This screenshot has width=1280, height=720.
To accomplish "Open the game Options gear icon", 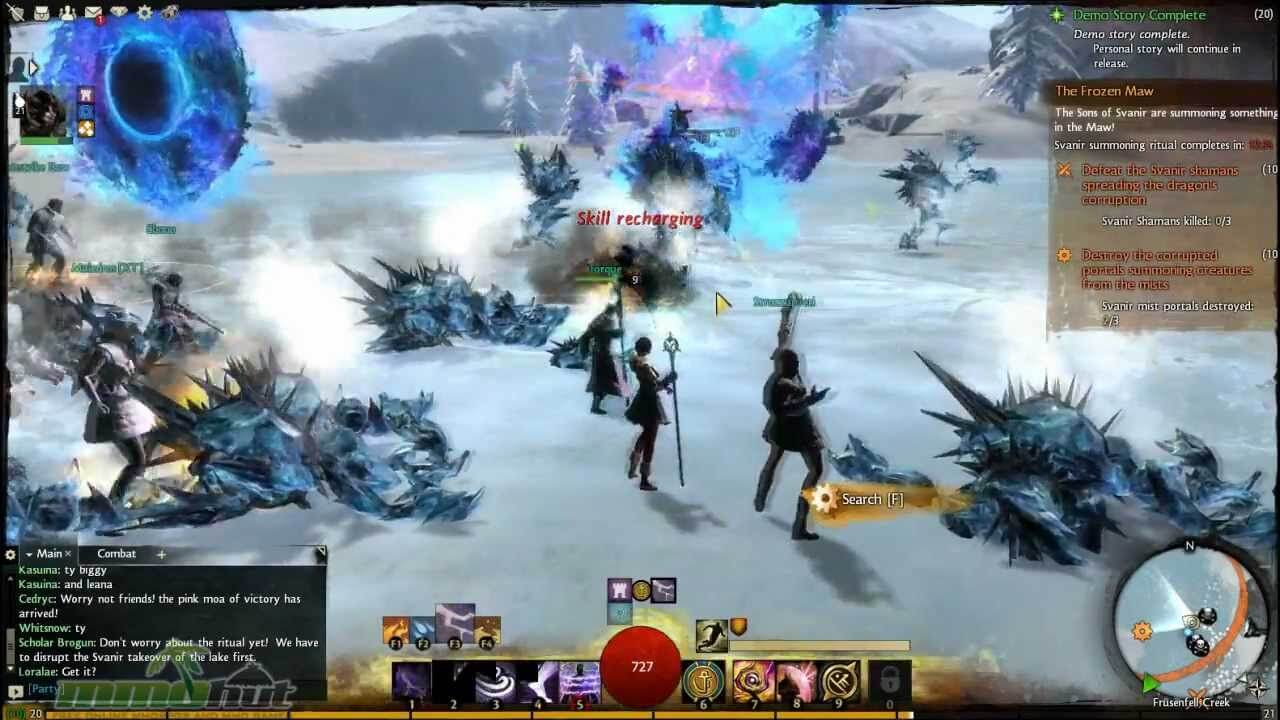I will pyautogui.click(x=142, y=14).
